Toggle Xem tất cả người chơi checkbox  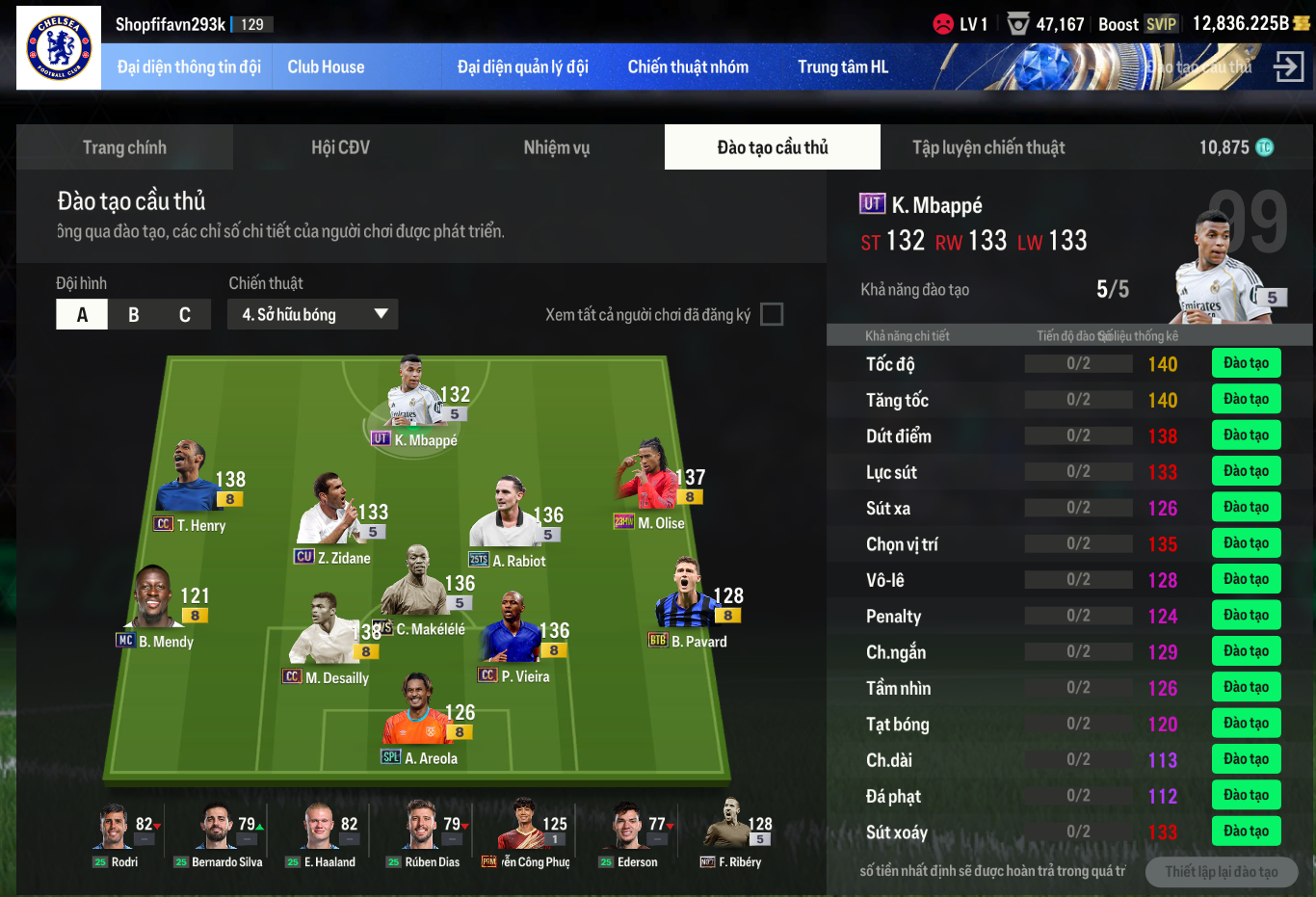tap(772, 315)
